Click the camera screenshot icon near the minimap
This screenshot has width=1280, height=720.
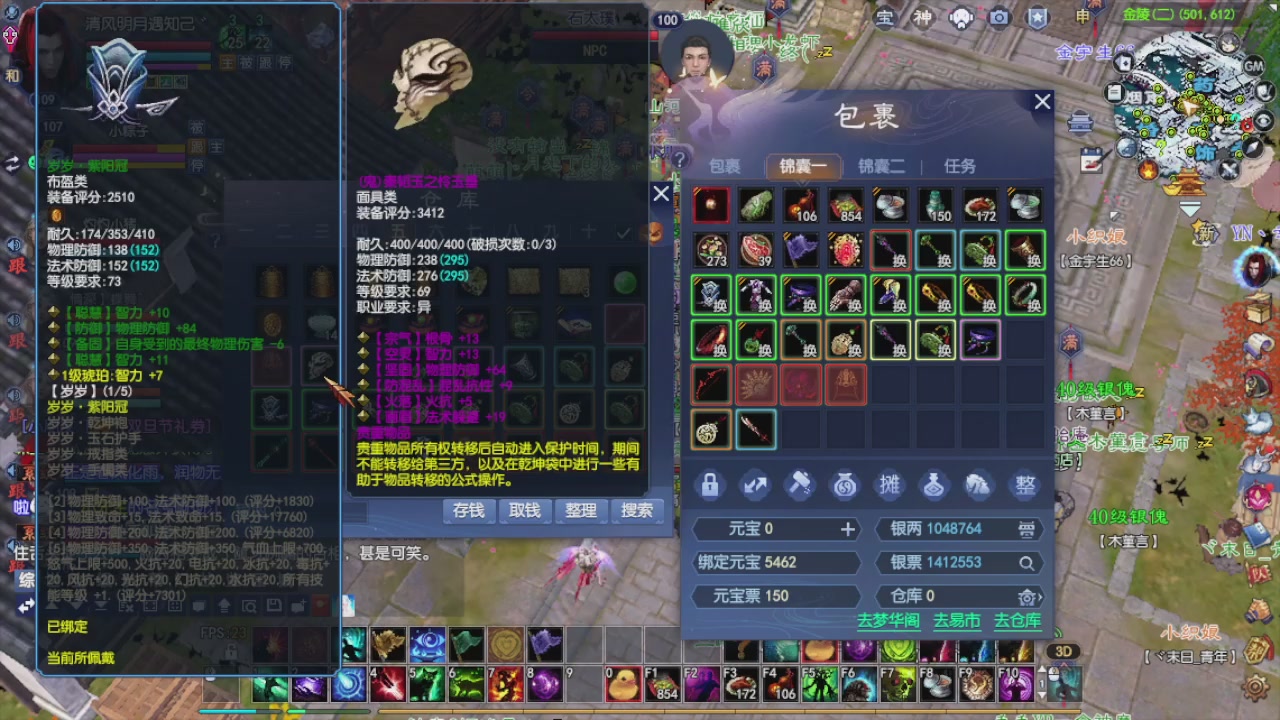pyautogui.click(x=999, y=18)
